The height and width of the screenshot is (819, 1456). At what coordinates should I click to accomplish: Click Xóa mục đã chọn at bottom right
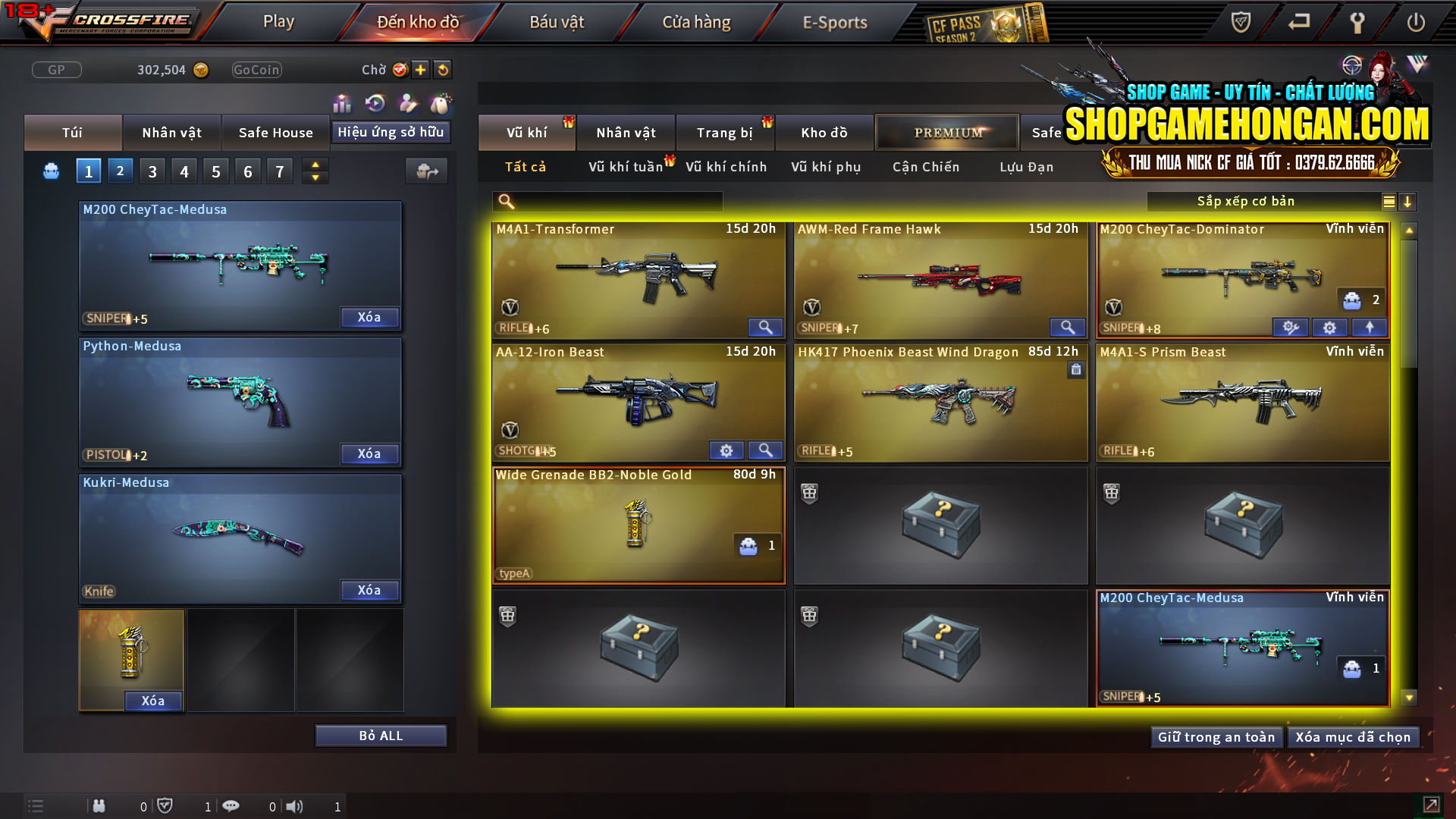click(x=1354, y=736)
